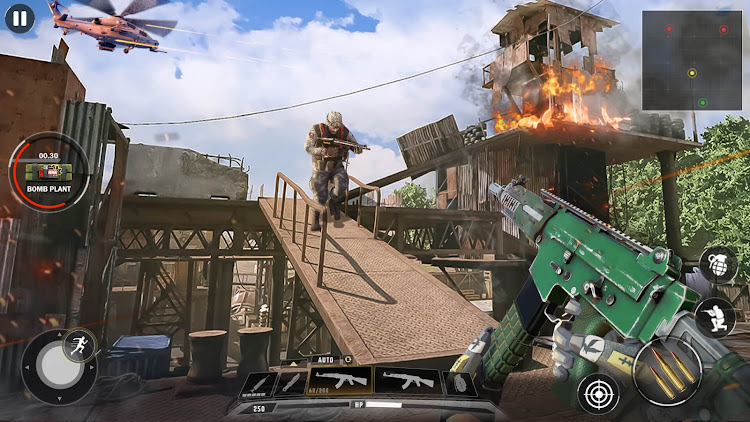Image resolution: width=750 pixels, height=422 pixels.
Task: Tap the Bomb Plant objective icon
Action: 46,172
